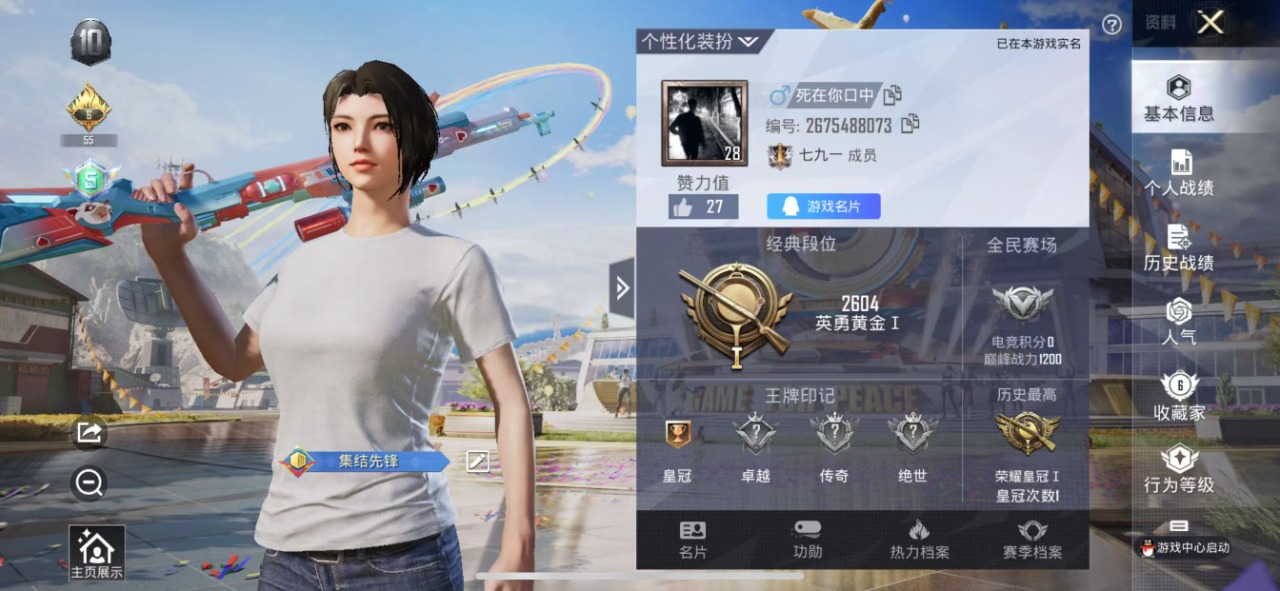This screenshot has width=1280, height=591.
Task: Switch to the 个人战绩 tab
Action: coord(1179,173)
